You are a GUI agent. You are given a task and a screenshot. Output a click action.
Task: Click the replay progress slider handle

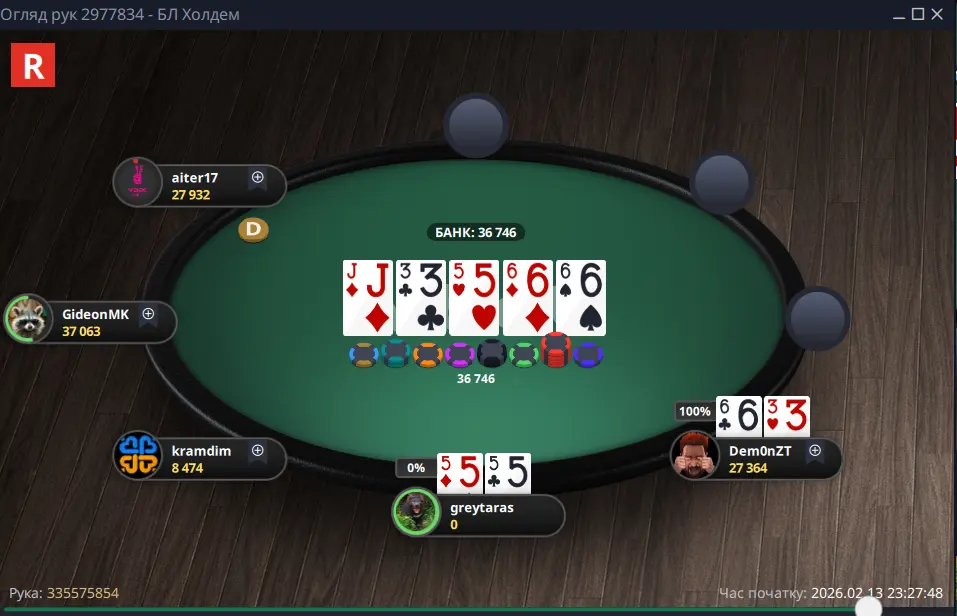[869, 607]
